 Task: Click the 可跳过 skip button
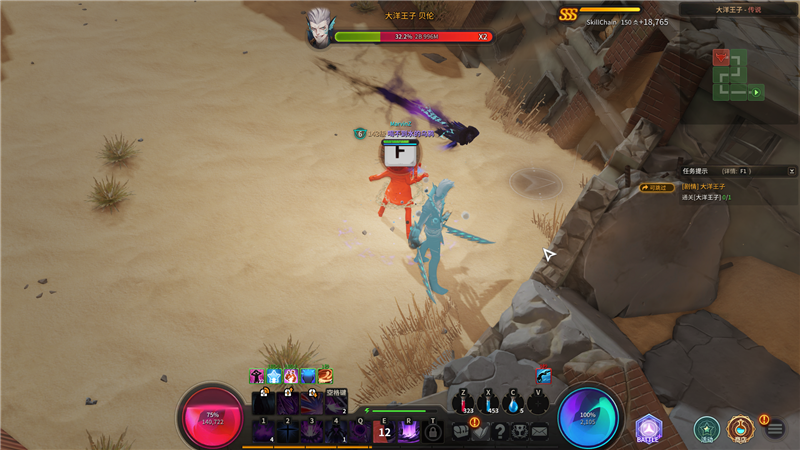pyautogui.click(x=658, y=187)
